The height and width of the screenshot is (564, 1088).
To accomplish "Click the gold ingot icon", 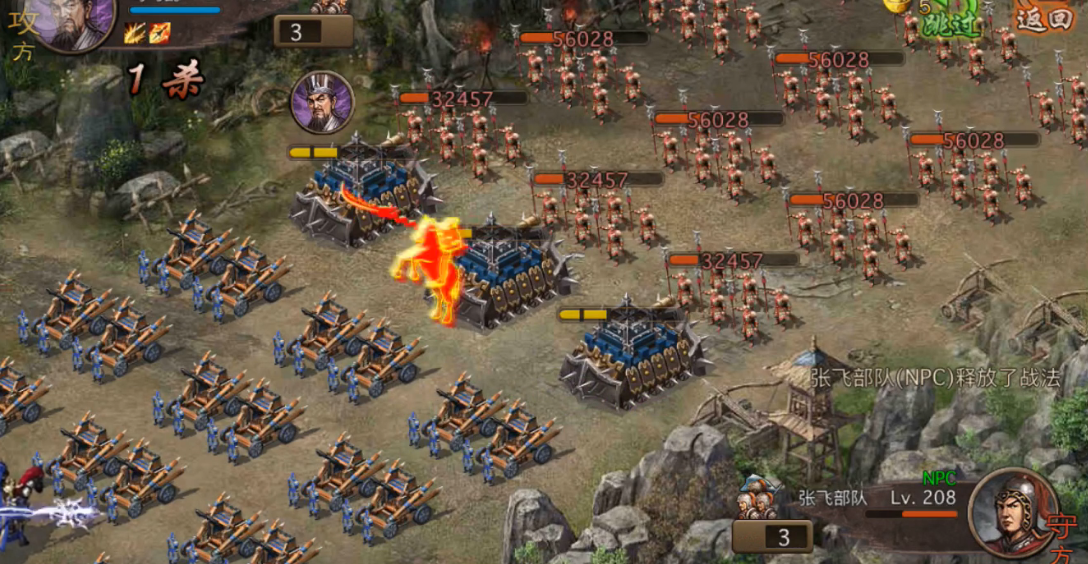I will click(x=894, y=6).
